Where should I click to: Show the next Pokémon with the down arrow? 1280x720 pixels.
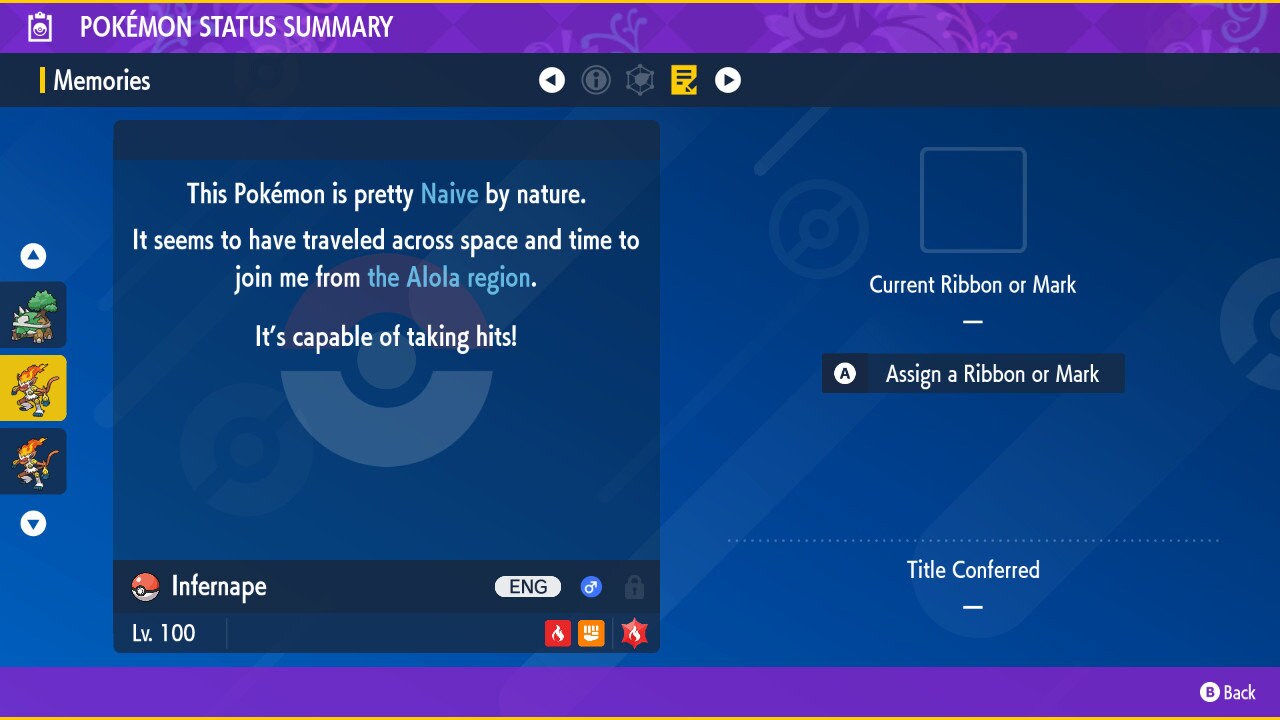34,523
